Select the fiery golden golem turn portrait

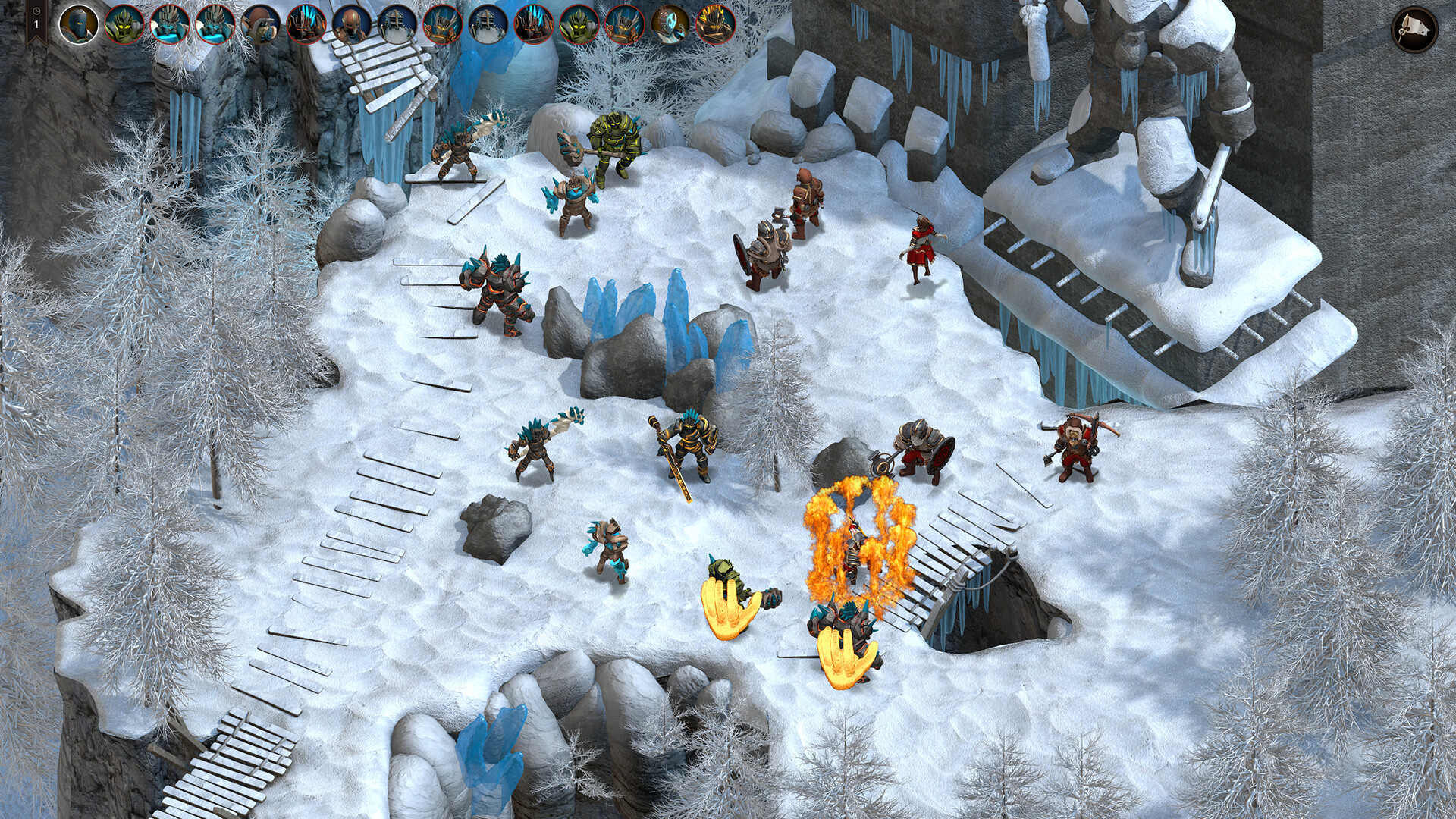[715, 24]
